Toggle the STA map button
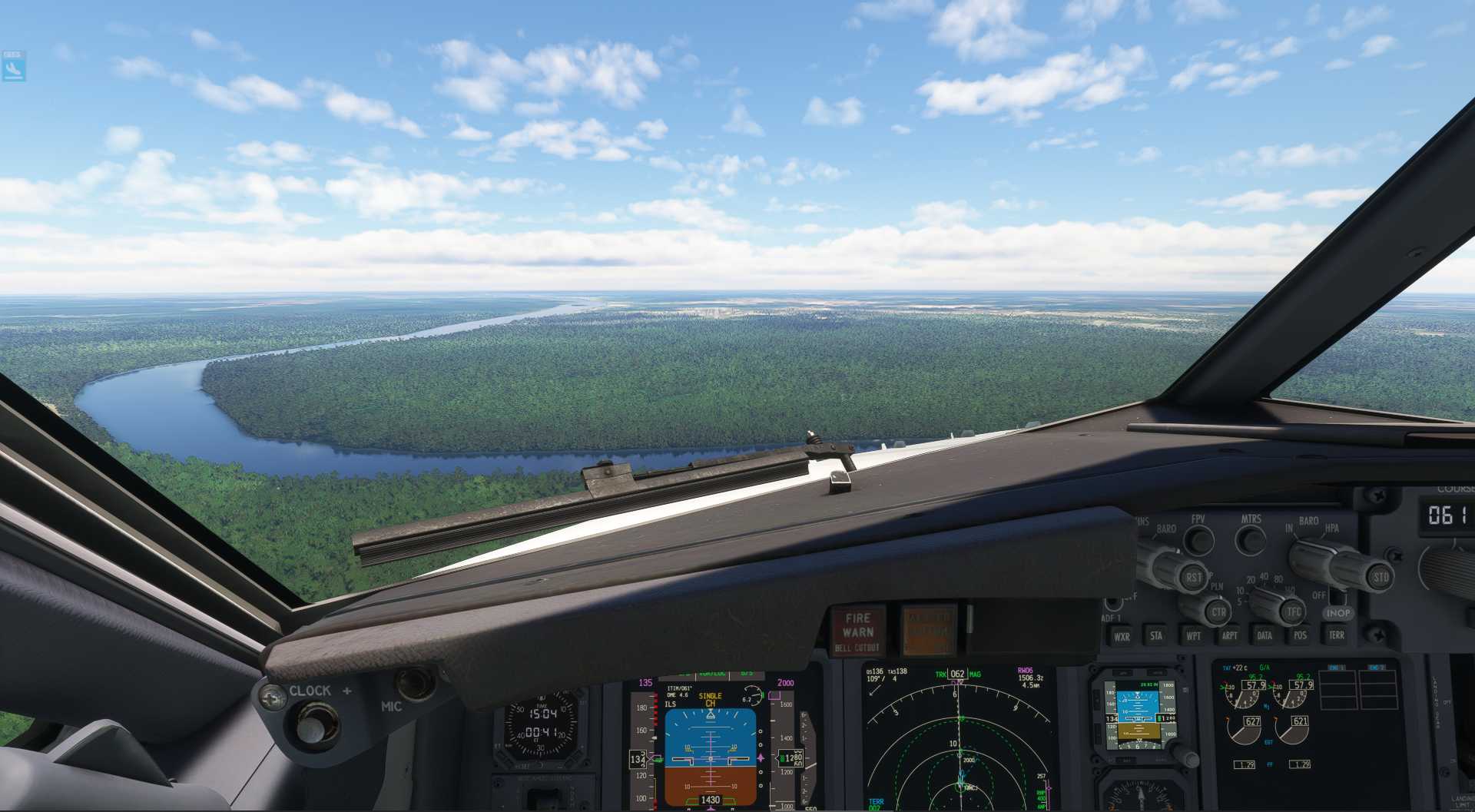This screenshot has height=812, width=1475. (x=1156, y=635)
